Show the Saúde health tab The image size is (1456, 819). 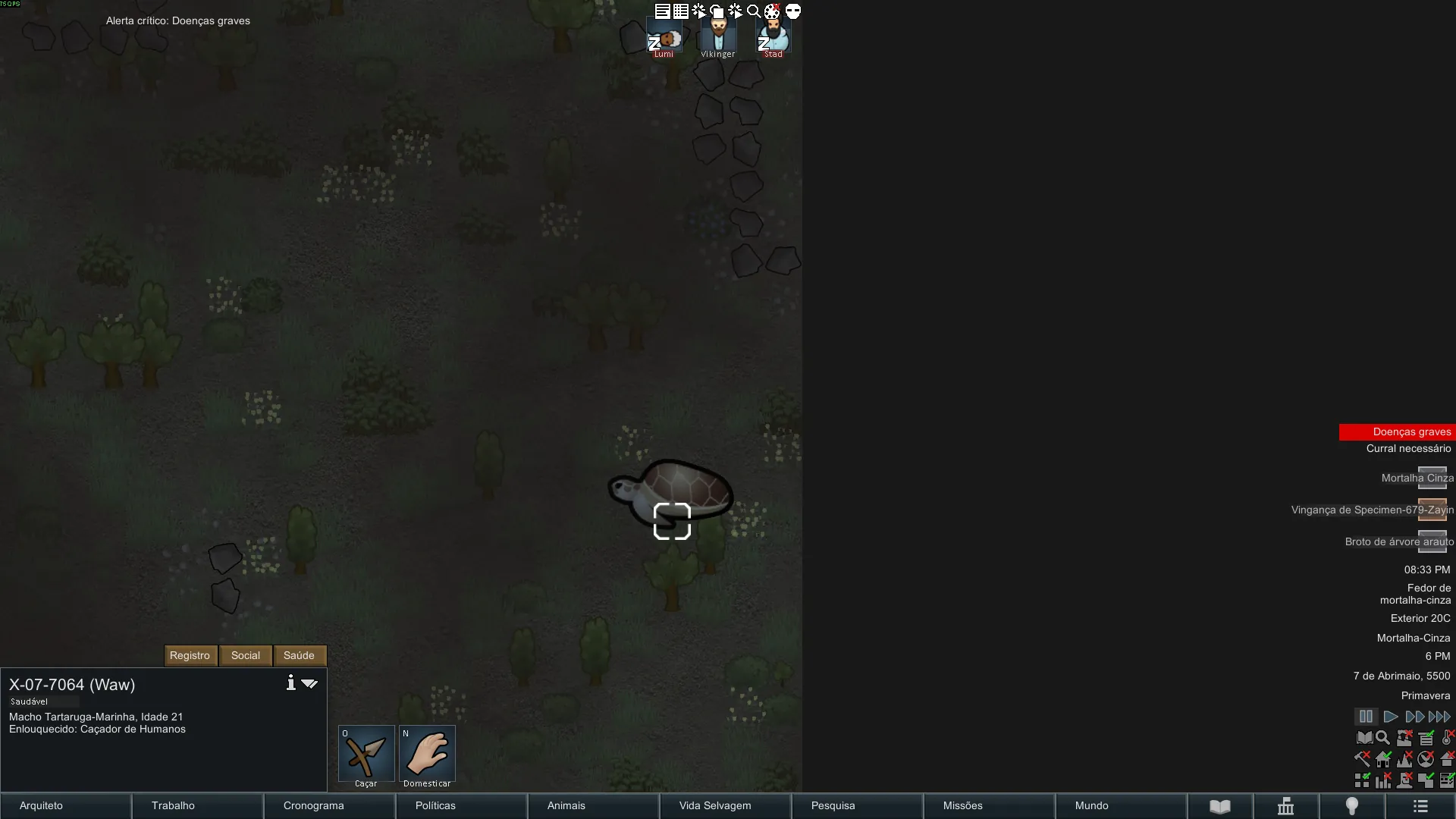[x=299, y=655]
